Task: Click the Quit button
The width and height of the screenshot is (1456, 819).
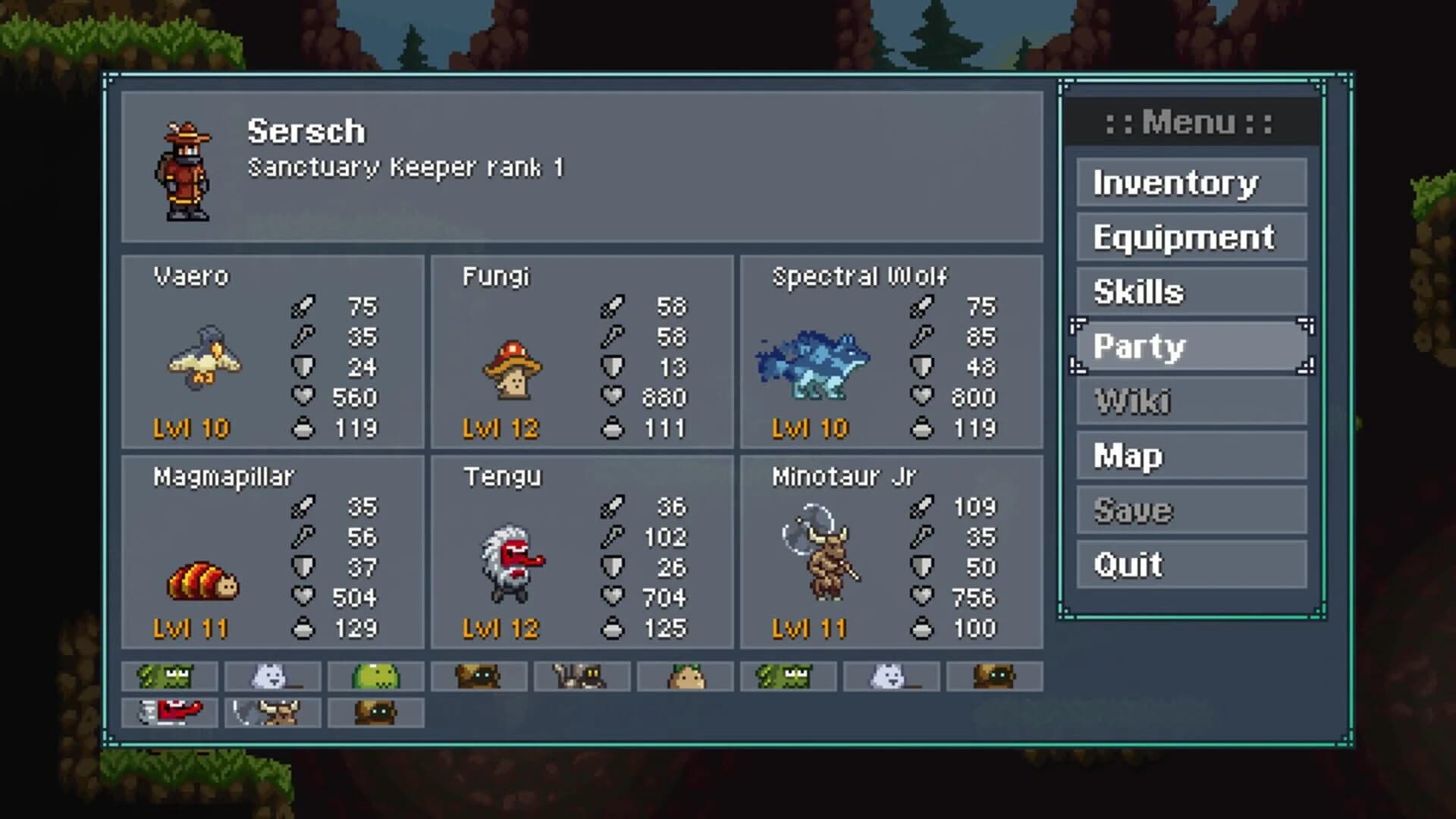Action: 1190,564
